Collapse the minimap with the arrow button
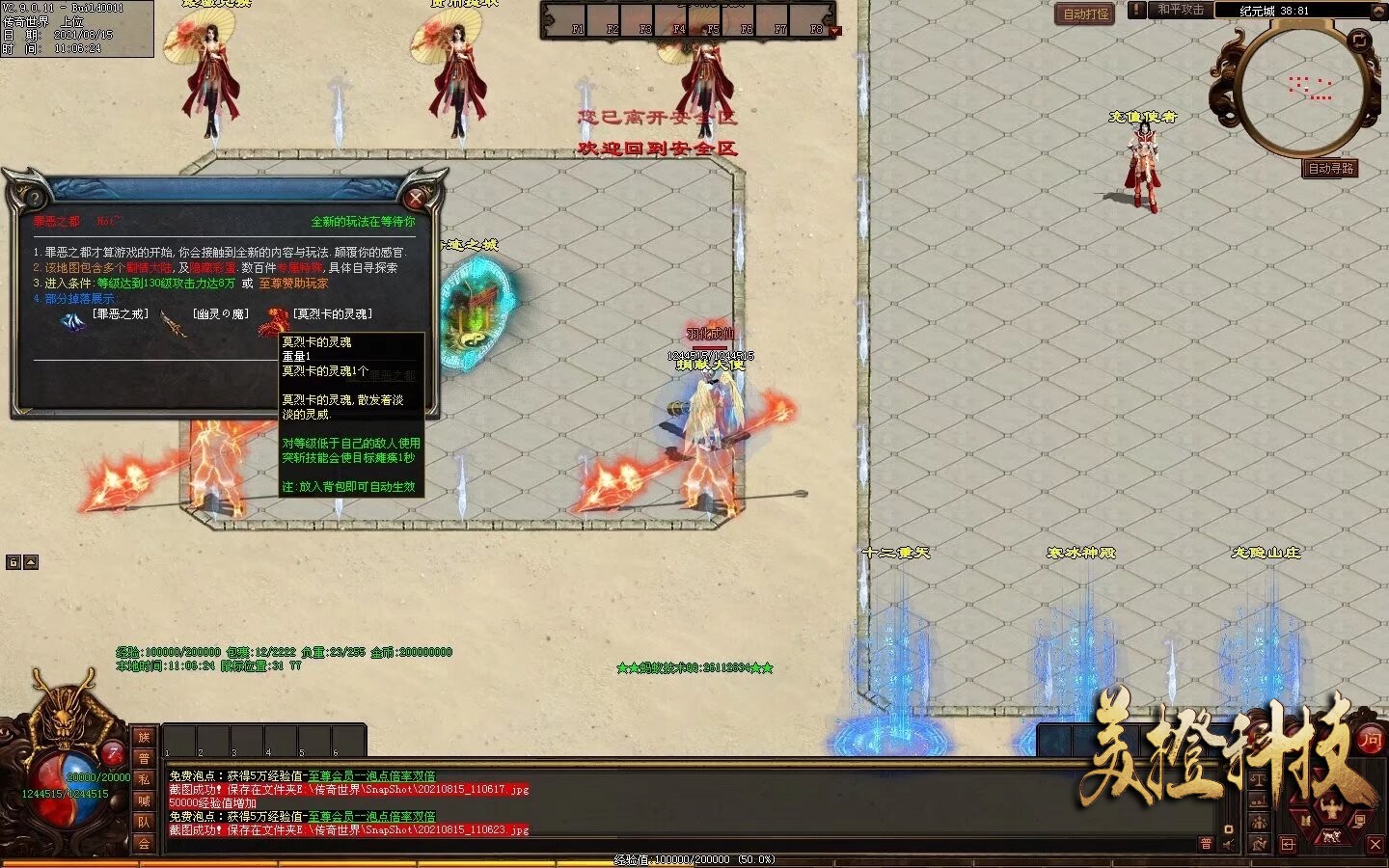Viewport: 1389px width, 868px height. tap(1376, 11)
